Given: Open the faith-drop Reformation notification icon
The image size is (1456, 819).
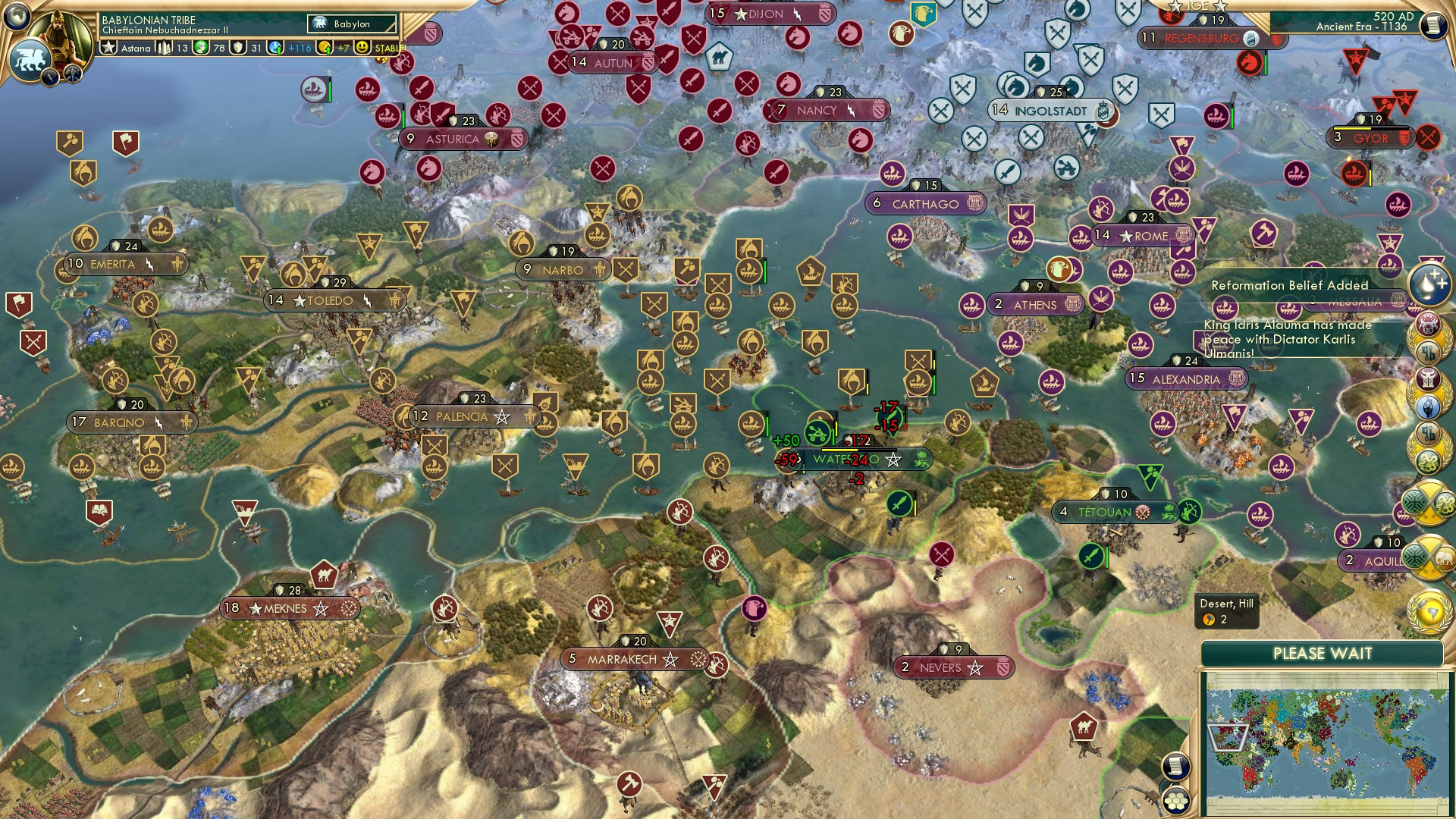Looking at the screenshot, I should pyautogui.click(x=1429, y=287).
